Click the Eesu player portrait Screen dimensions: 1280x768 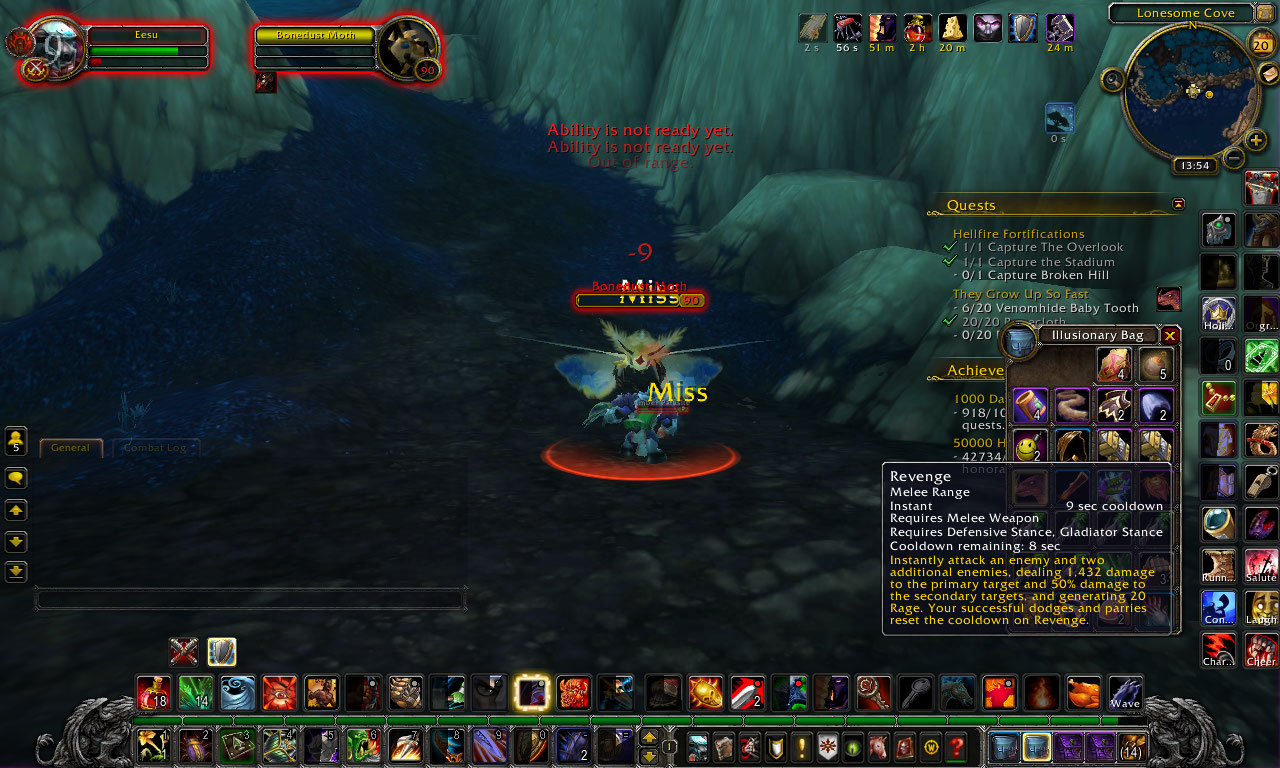tap(56, 48)
